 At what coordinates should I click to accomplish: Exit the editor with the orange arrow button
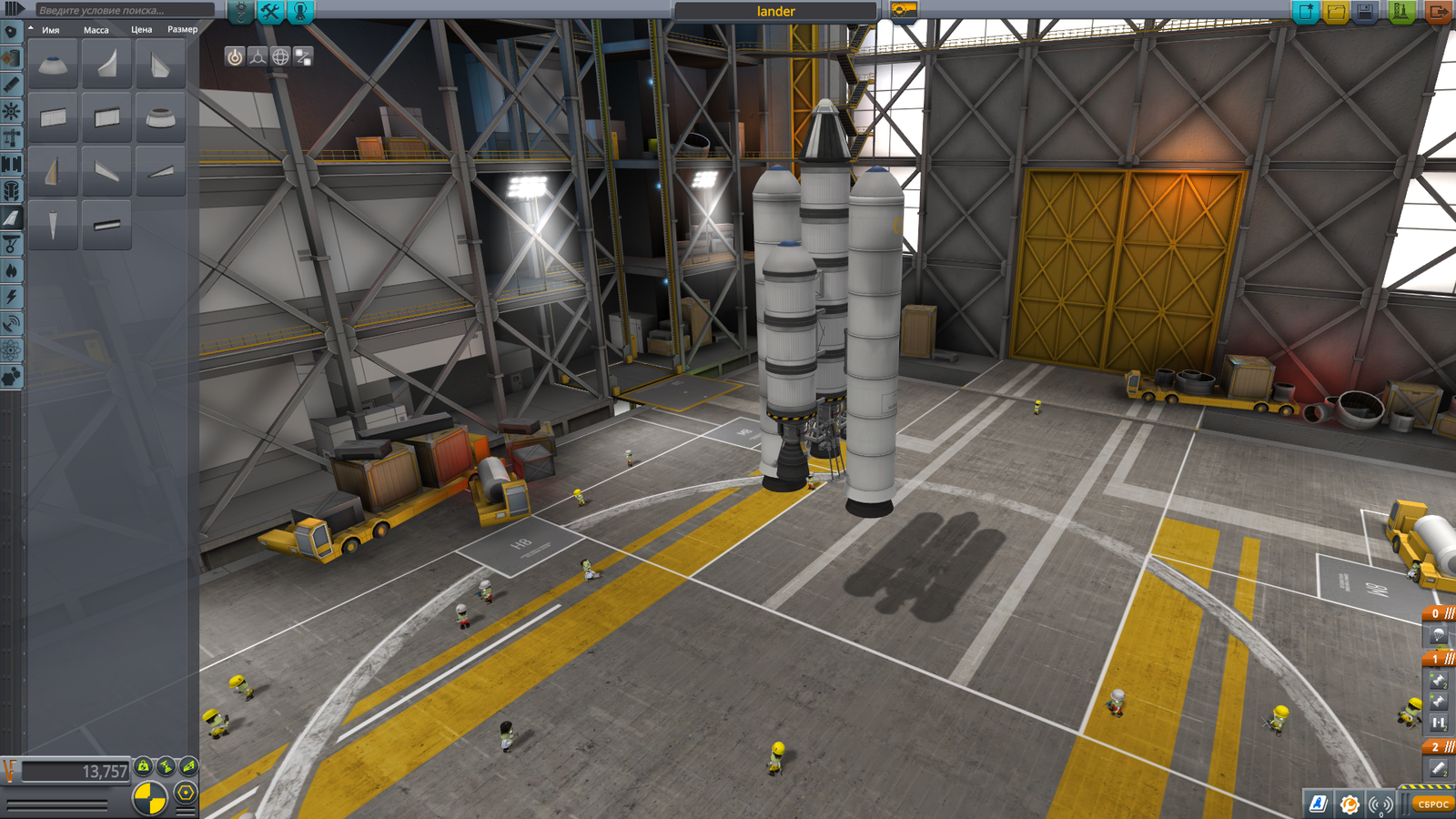click(x=1438, y=11)
